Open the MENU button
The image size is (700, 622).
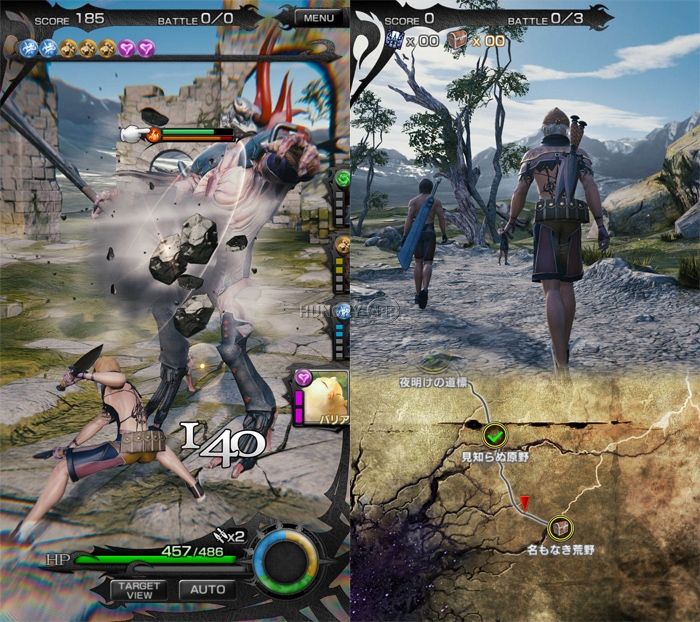[318, 18]
